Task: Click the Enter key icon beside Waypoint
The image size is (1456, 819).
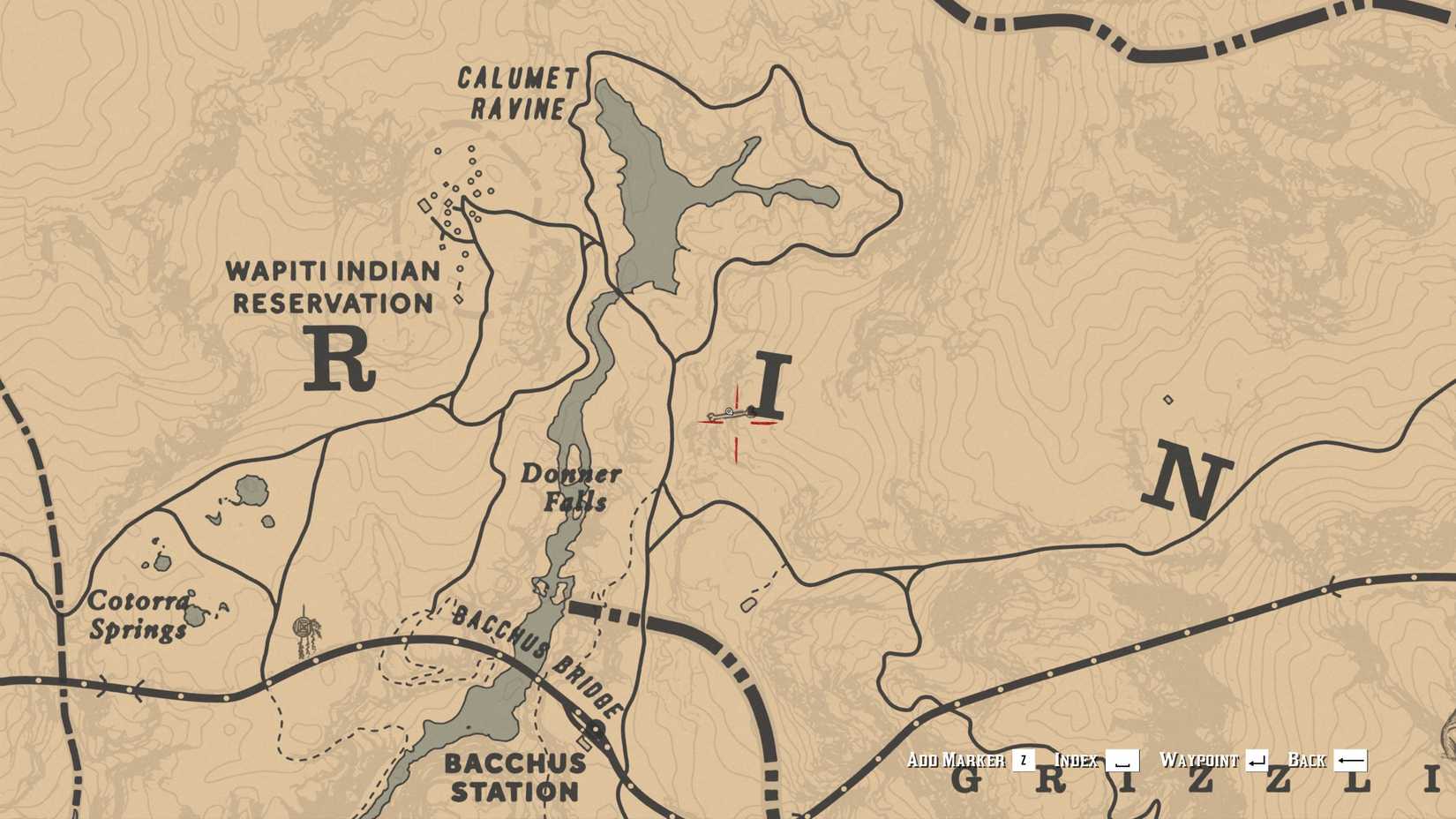Action: pyautogui.click(x=1257, y=759)
